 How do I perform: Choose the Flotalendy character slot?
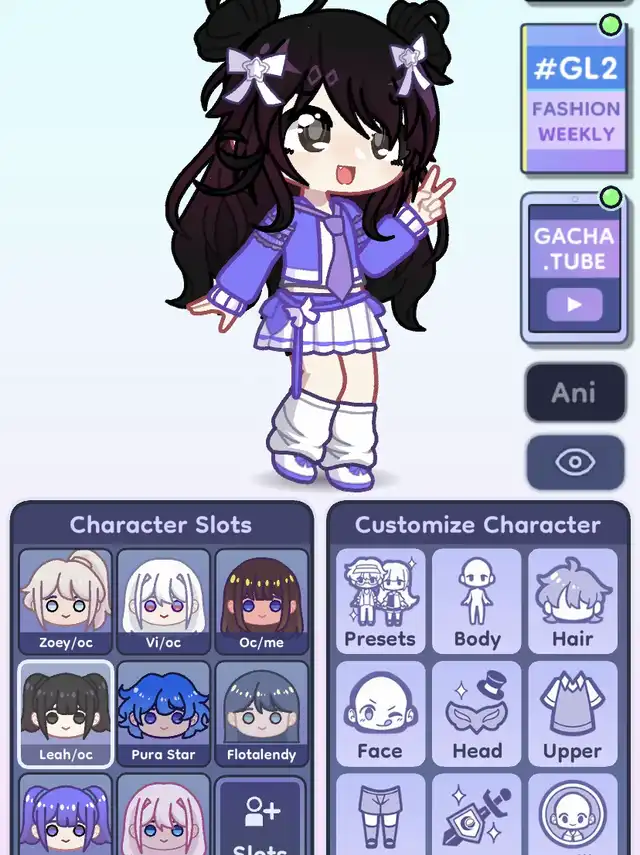tap(261, 714)
